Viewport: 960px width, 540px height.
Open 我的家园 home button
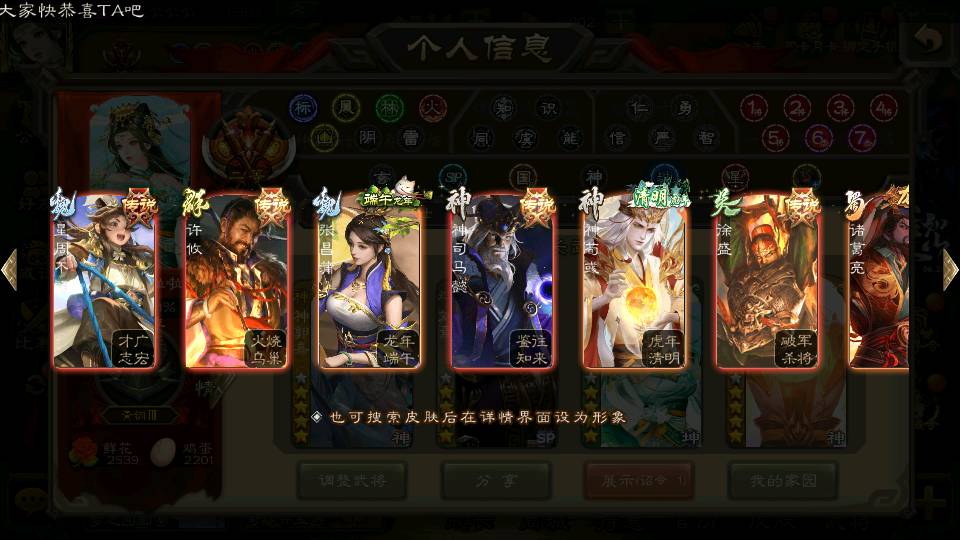782,481
